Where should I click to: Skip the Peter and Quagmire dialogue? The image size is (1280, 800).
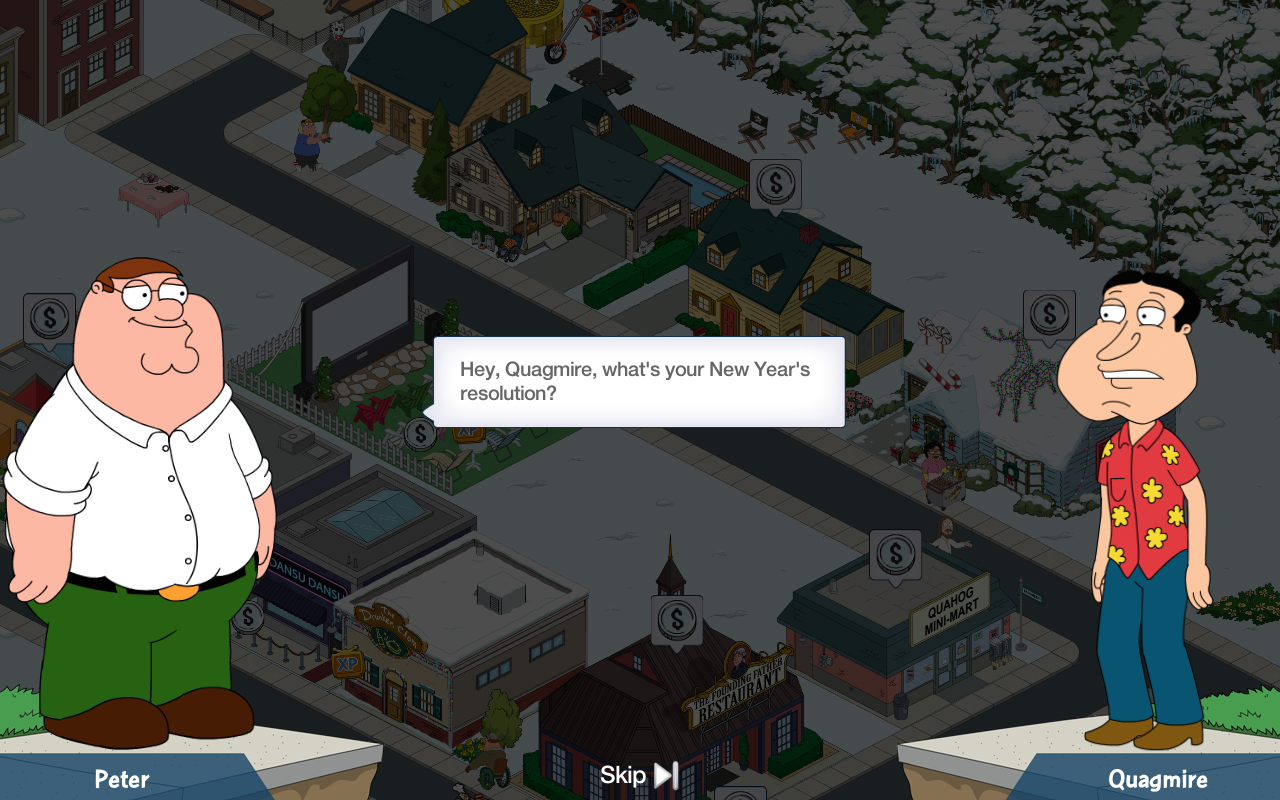[639, 775]
